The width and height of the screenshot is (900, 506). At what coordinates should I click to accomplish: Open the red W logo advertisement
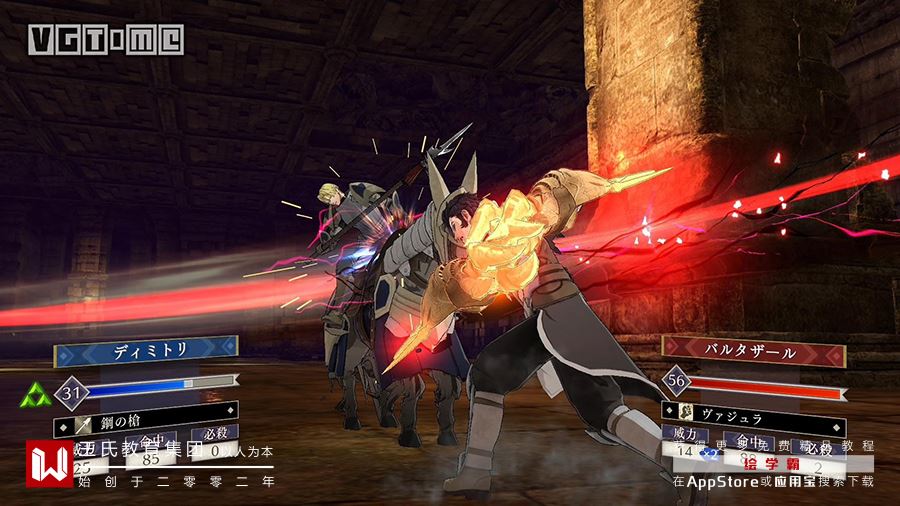point(49,464)
